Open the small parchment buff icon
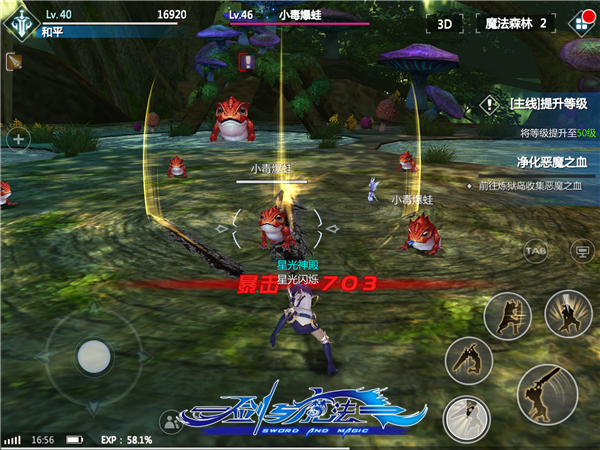The width and height of the screenshot is (600, 450). (x=13, y=63)
